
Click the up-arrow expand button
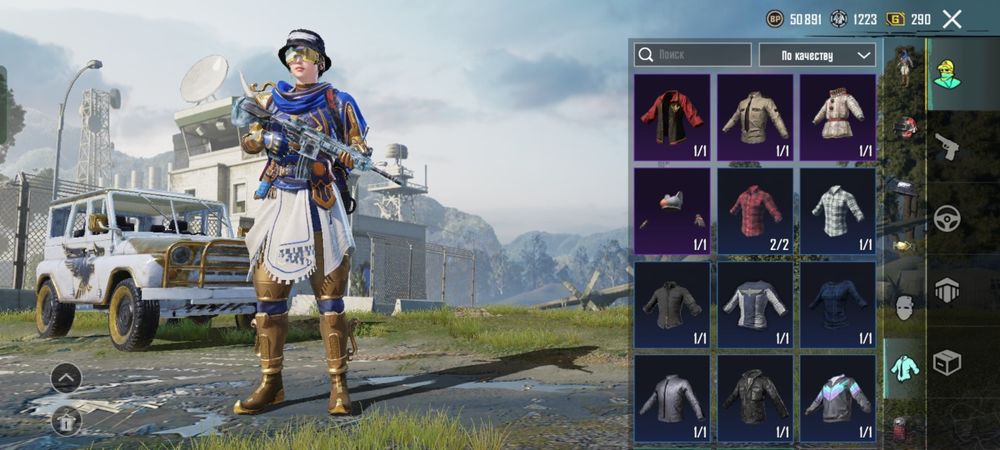[66, 377]
